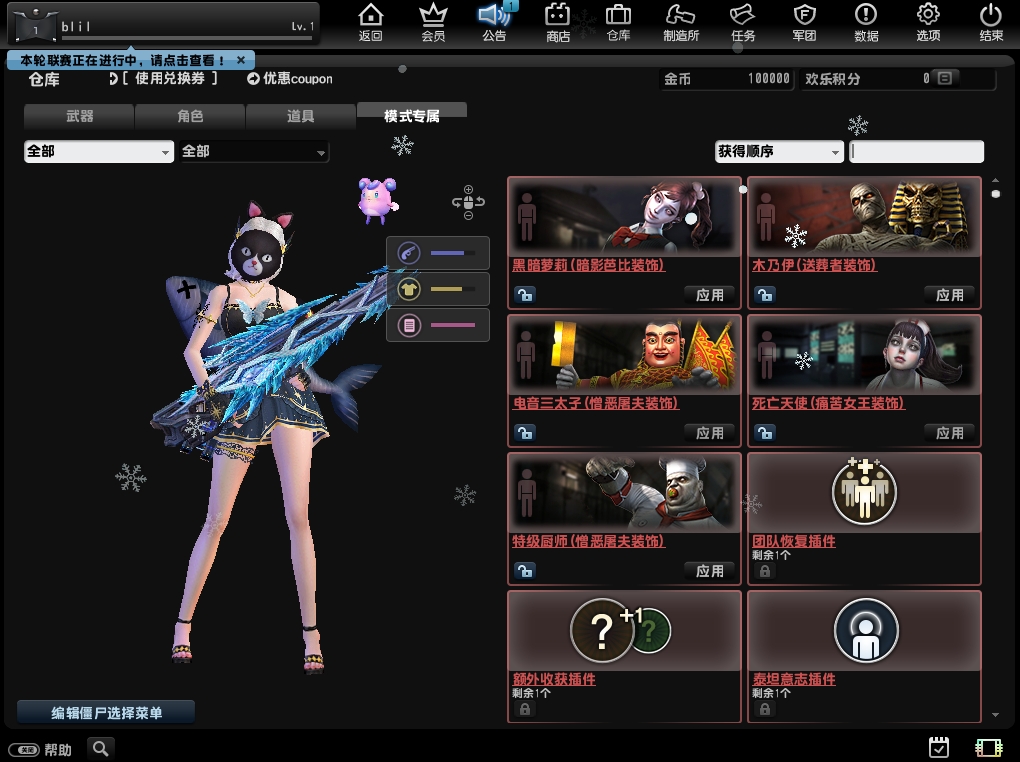Close the league notification banner
This screenshot has height=762, width=1020.
[x=241, y=60]
